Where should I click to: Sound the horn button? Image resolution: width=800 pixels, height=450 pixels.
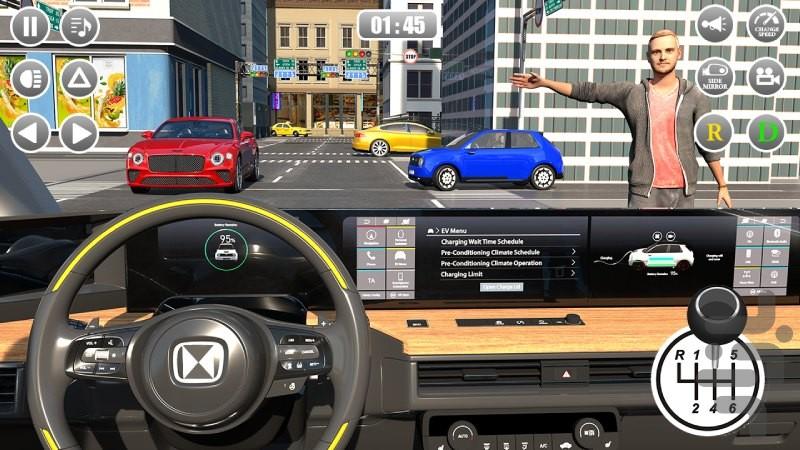click(715, 24)
